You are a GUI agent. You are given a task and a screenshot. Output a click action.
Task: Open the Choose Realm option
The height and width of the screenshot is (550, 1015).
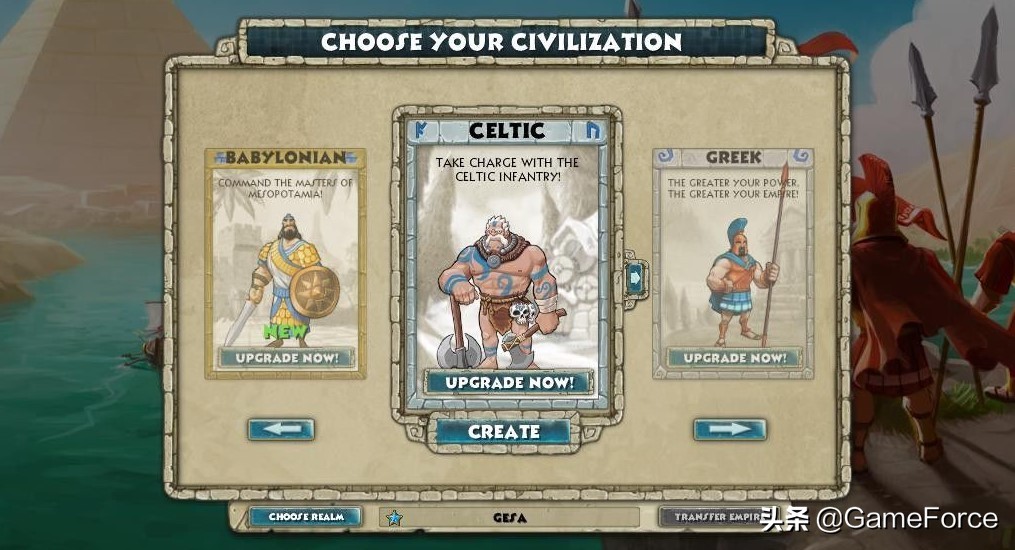(305, 517)
